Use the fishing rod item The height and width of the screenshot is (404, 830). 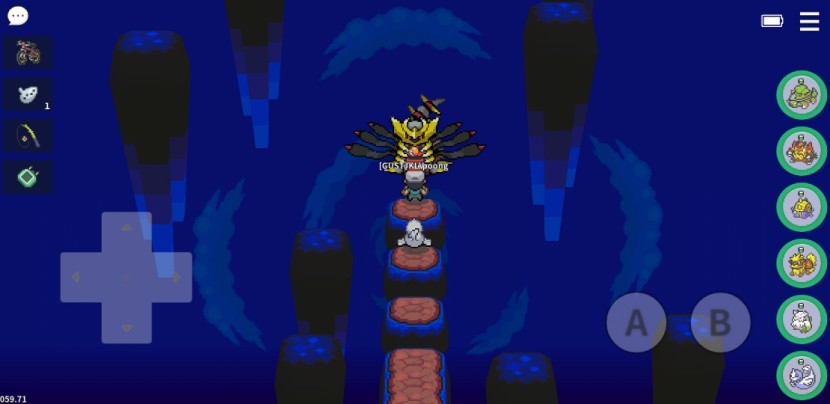[28, 135]
